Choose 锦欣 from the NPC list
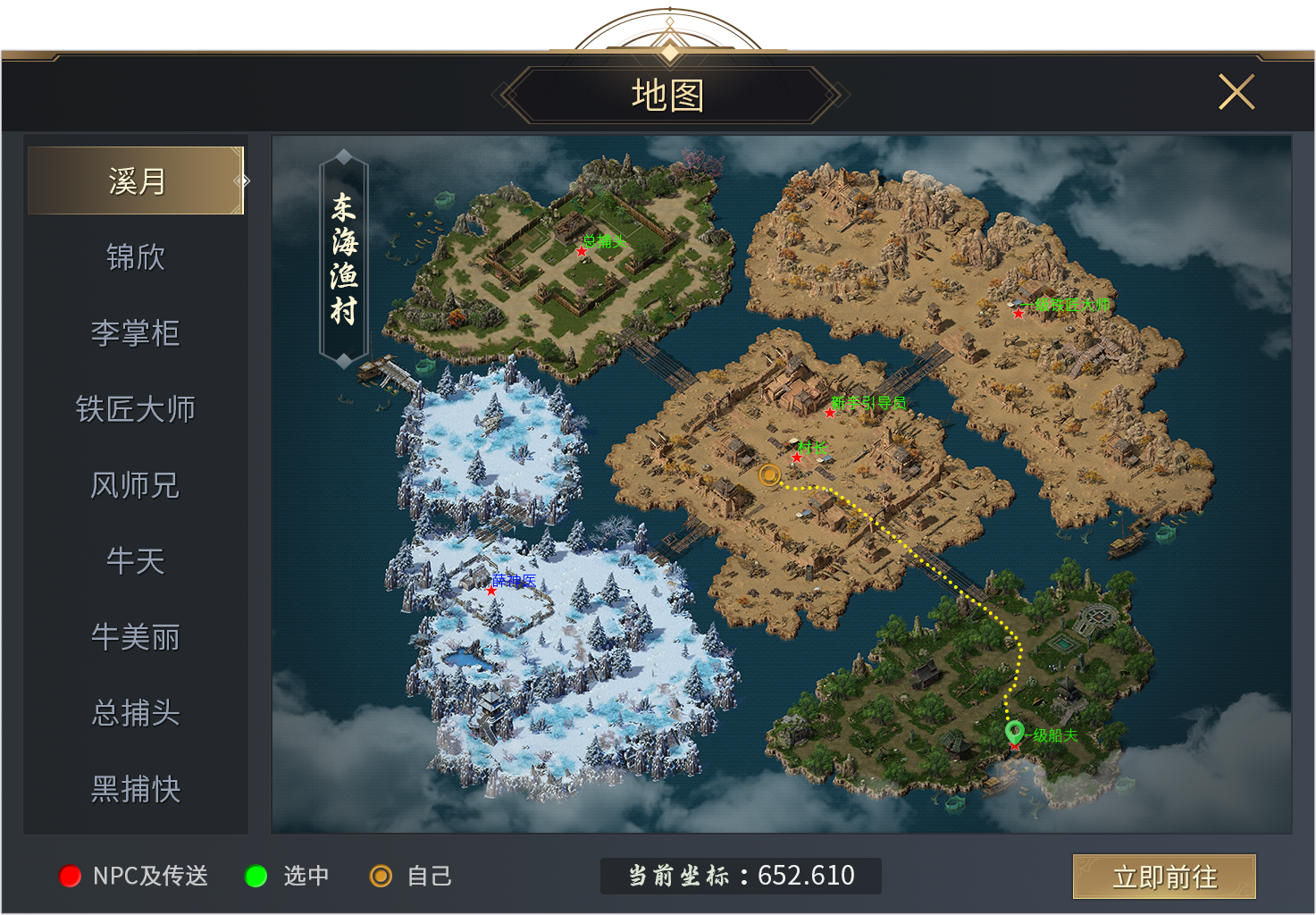The image size is (1316, 915). tap(136, 257)
